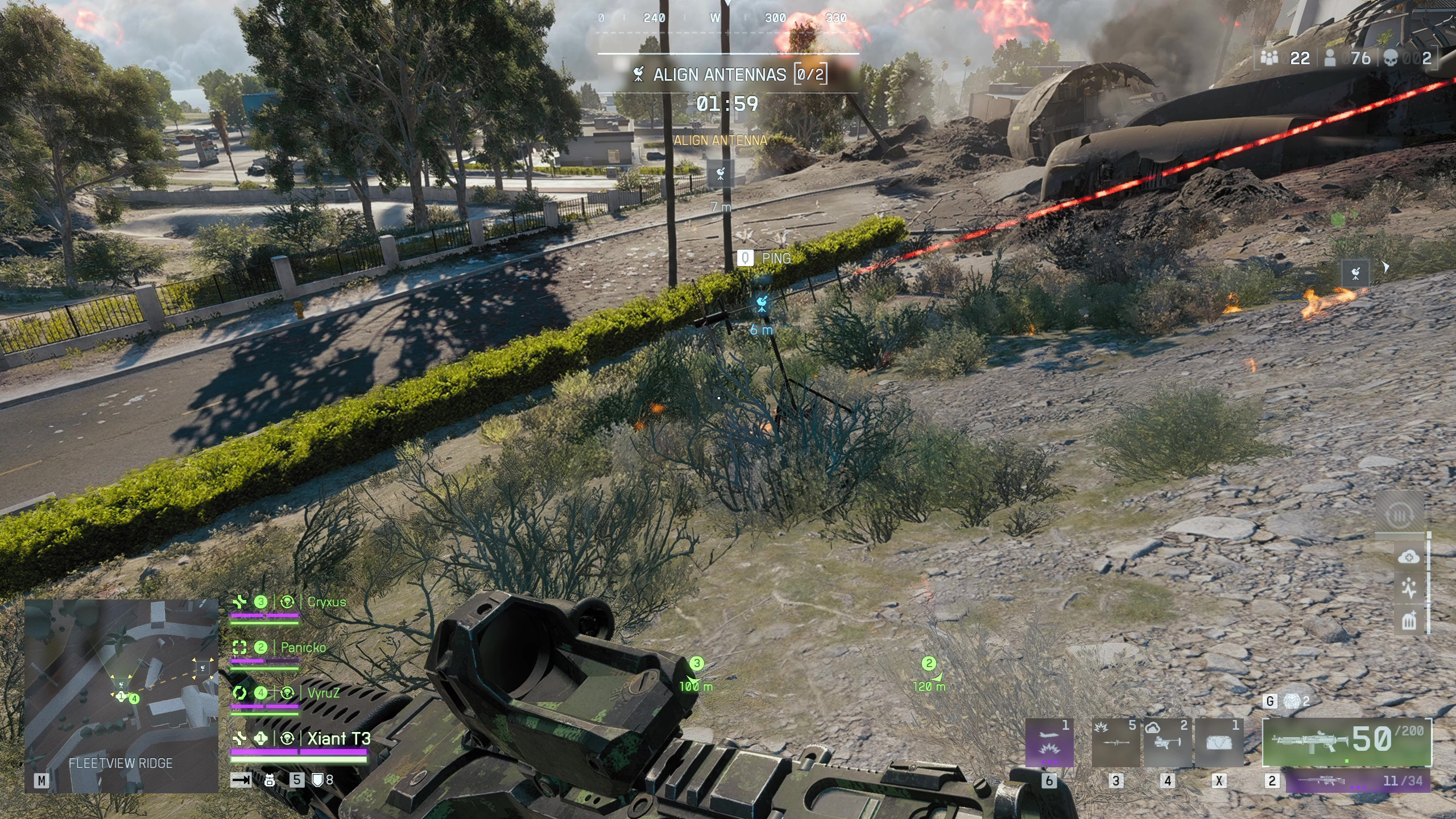Select the ammo resupply perk icon
1456x819 pixels.
tap(1400, 516)
